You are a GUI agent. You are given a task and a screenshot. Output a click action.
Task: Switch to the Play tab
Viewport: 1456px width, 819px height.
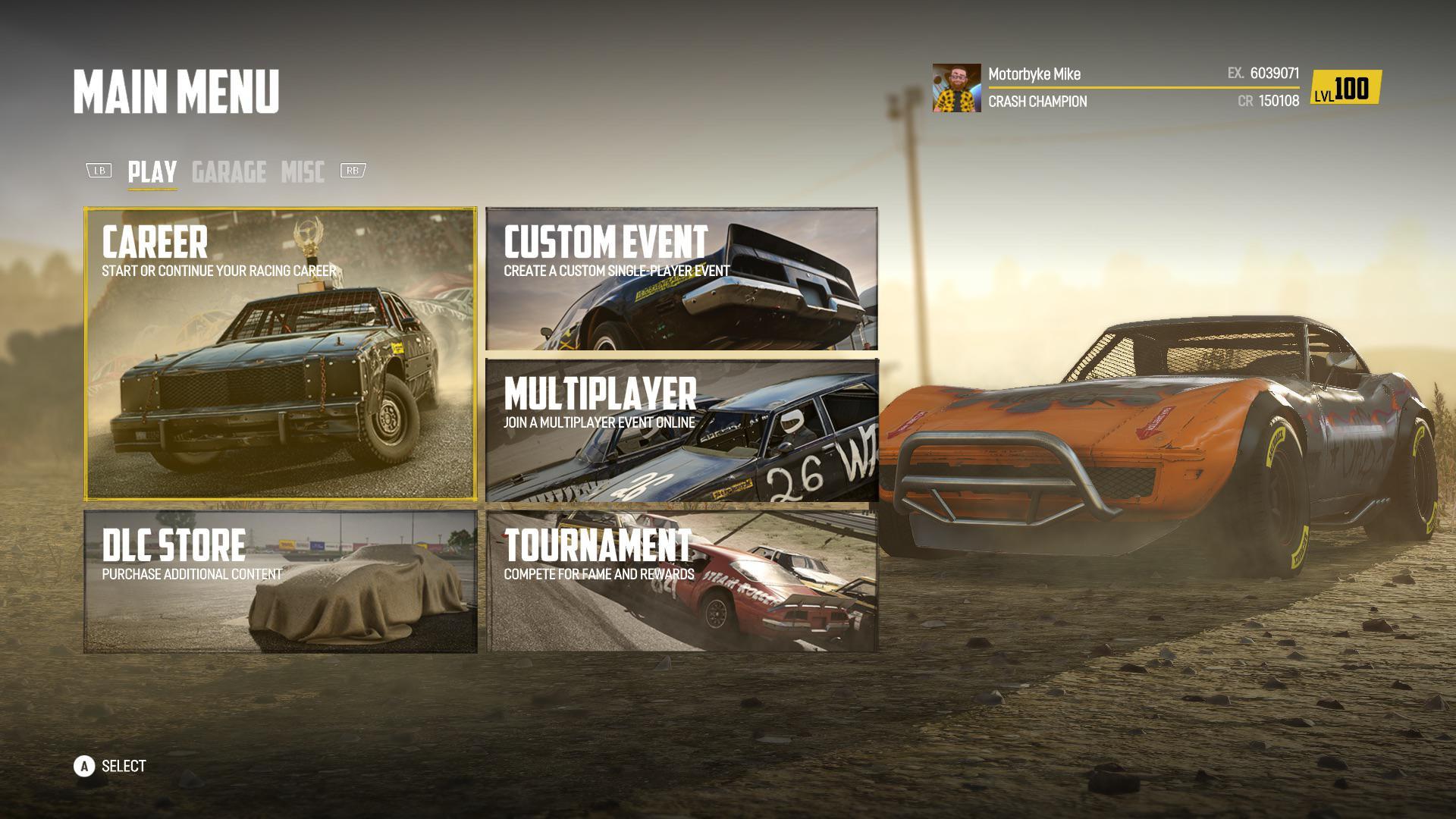coord(152,172)
